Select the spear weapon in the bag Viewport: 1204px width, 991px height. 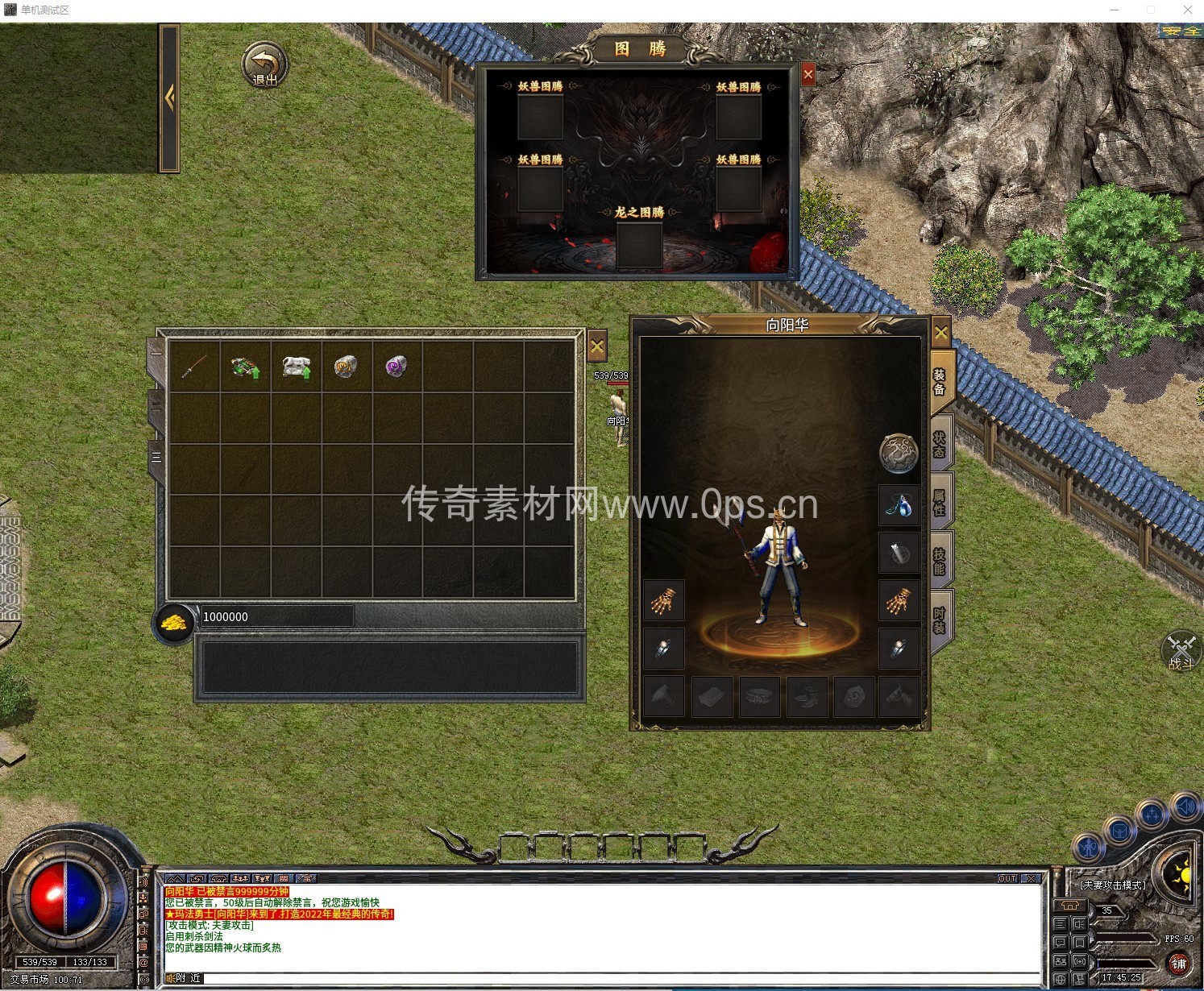click(x=194, y=367)
